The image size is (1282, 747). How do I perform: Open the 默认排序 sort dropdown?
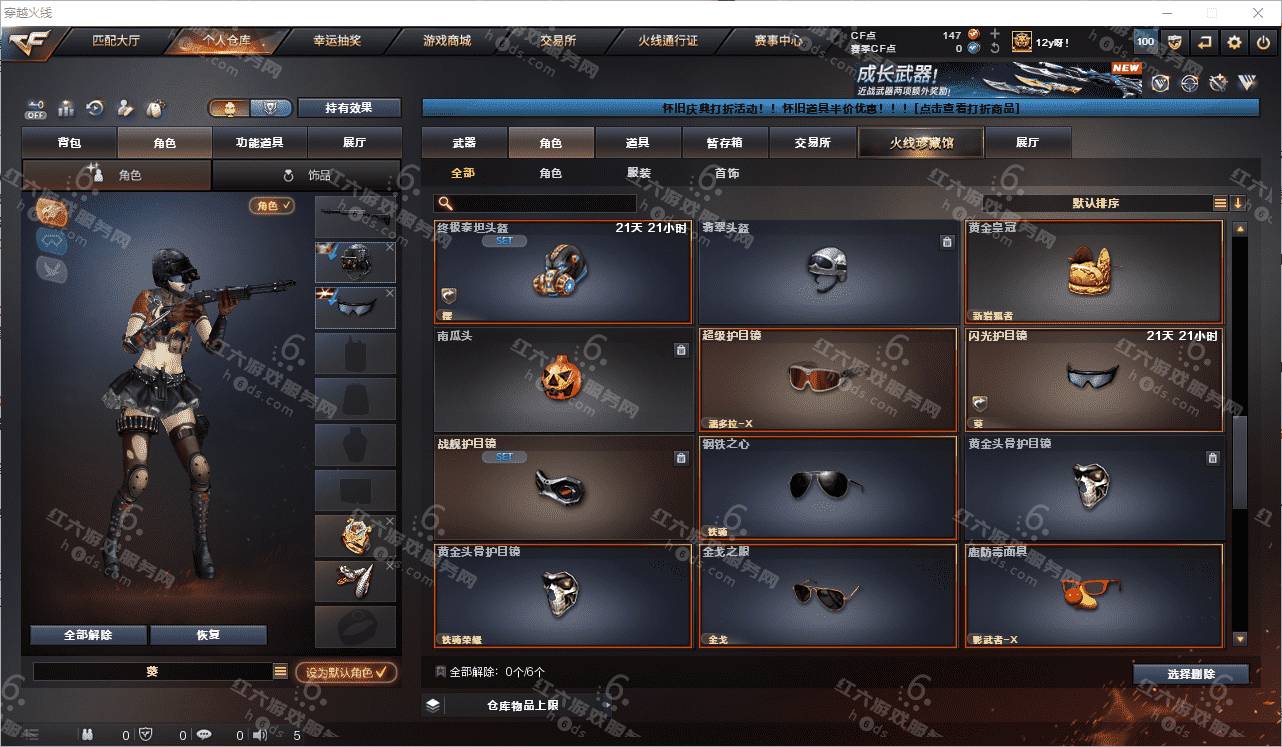(x=1095, y=203)
